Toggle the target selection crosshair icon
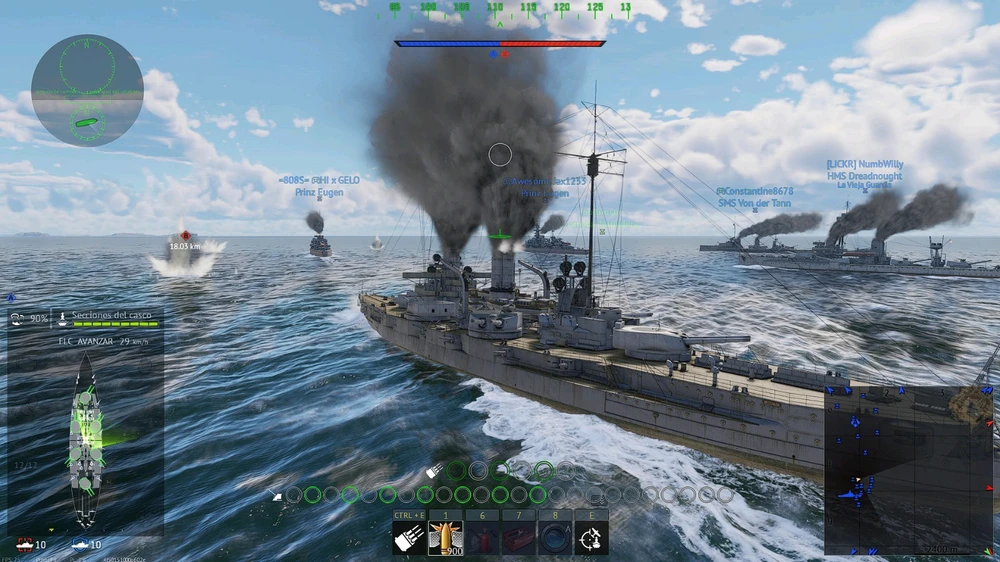1000x562 pixels. click(591, 538)
